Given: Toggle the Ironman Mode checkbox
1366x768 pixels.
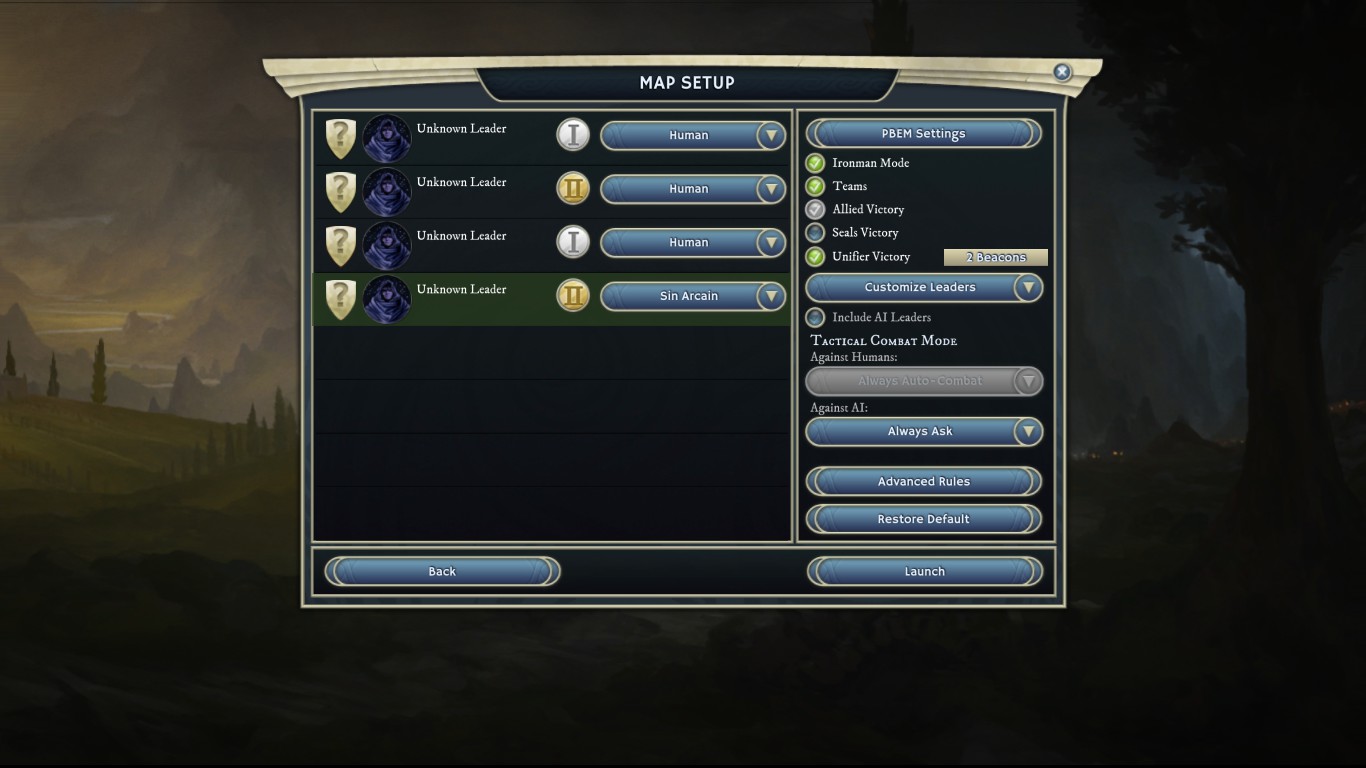Looking at the screenshot, I should pos(815,163).
